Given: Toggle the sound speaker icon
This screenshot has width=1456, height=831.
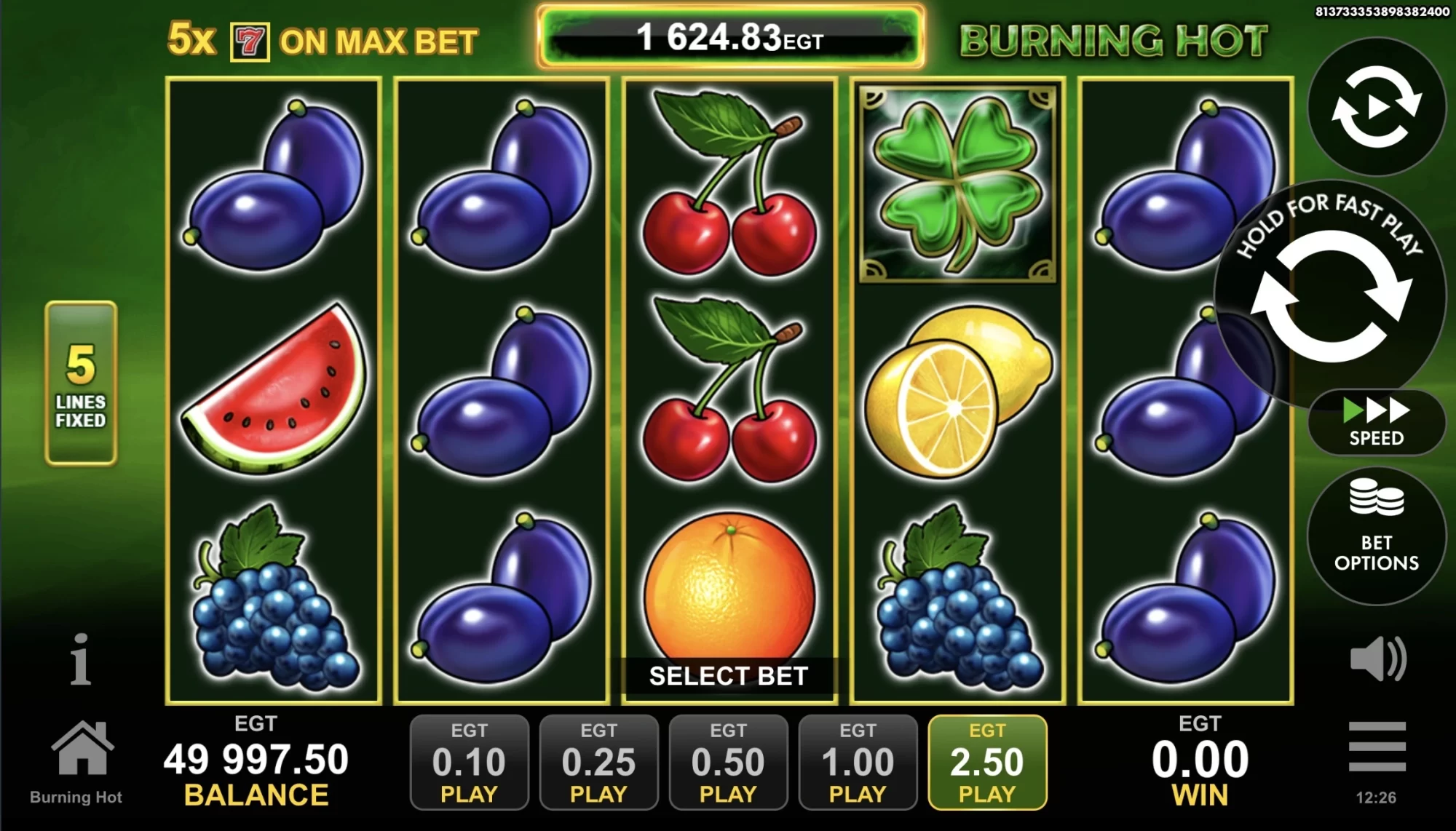Looking at the screenshot, I should point(1377,660).
